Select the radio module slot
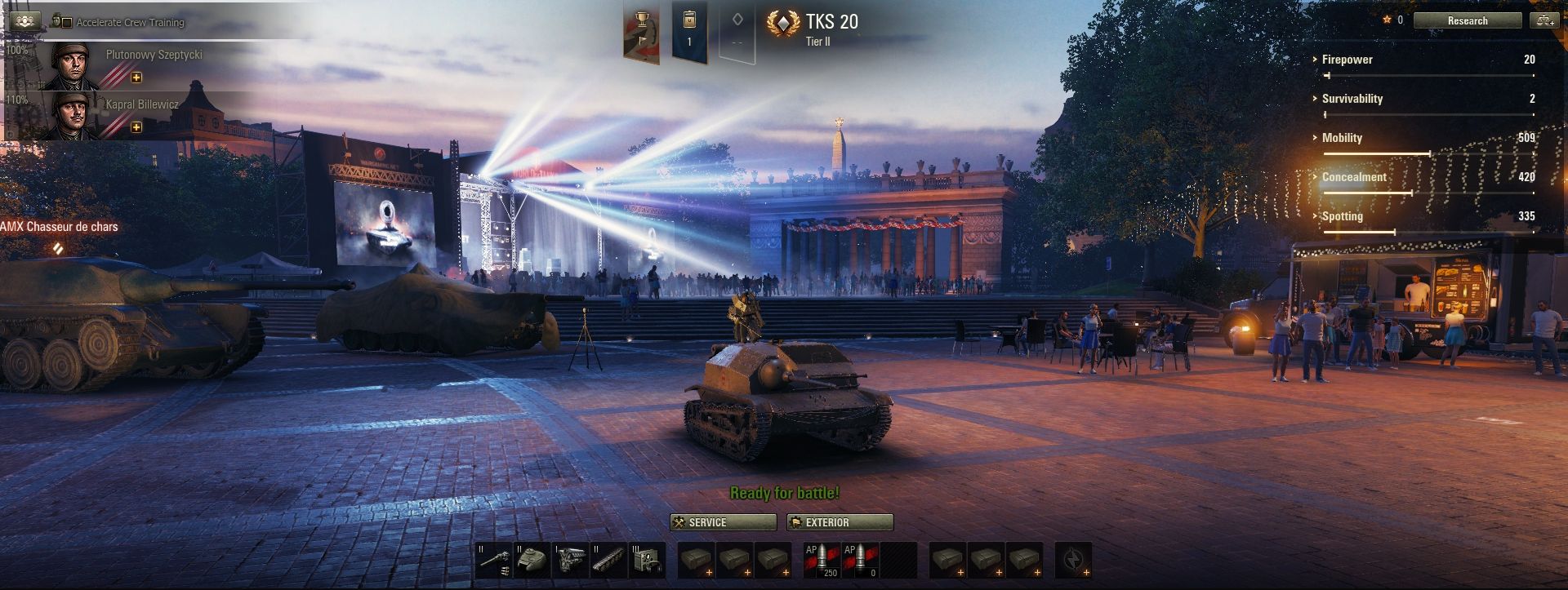This screenshot has height=590, width=1568. pyautogui.click(x=648, y=560)
